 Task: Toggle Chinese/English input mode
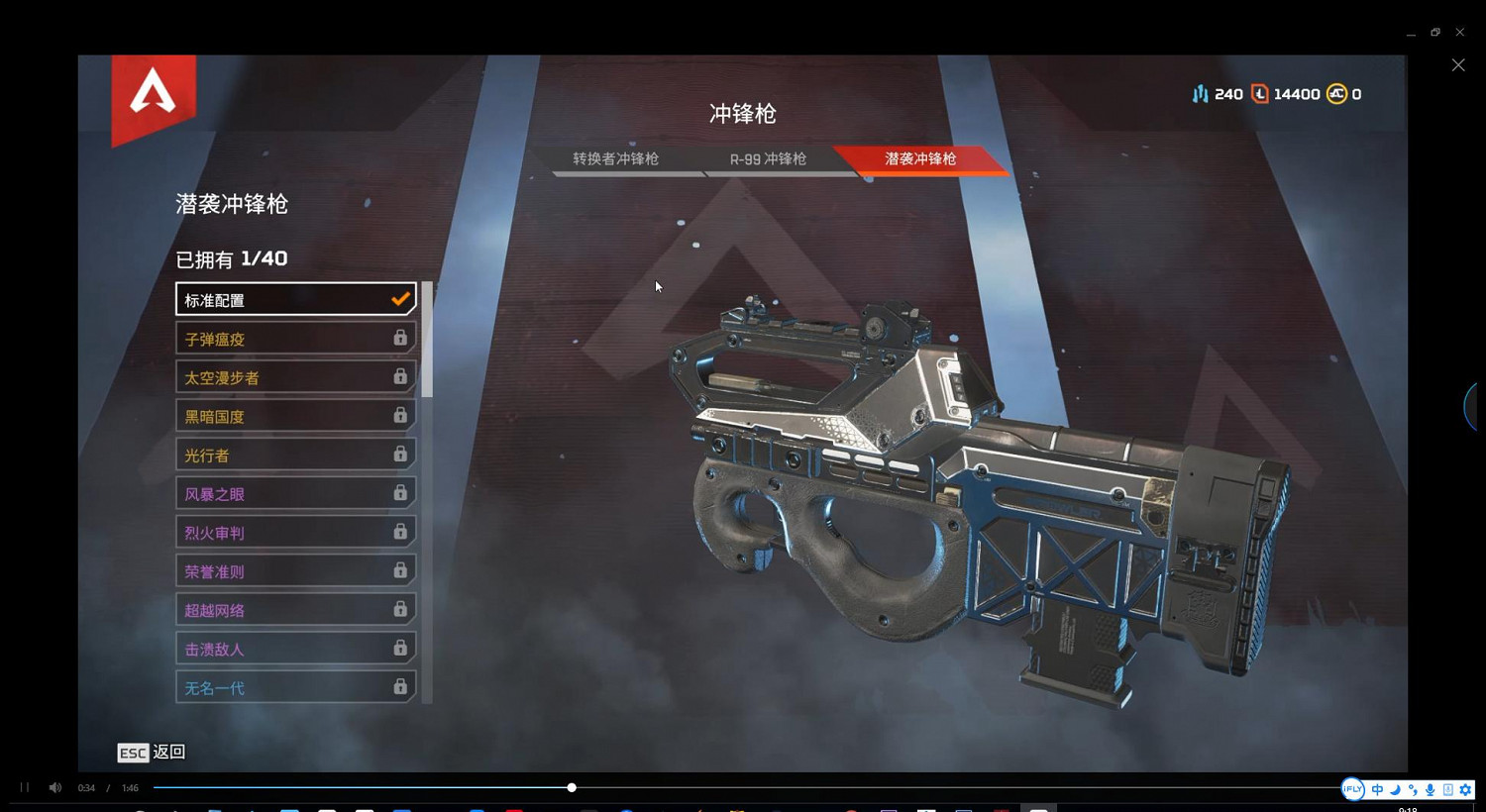1377,789
